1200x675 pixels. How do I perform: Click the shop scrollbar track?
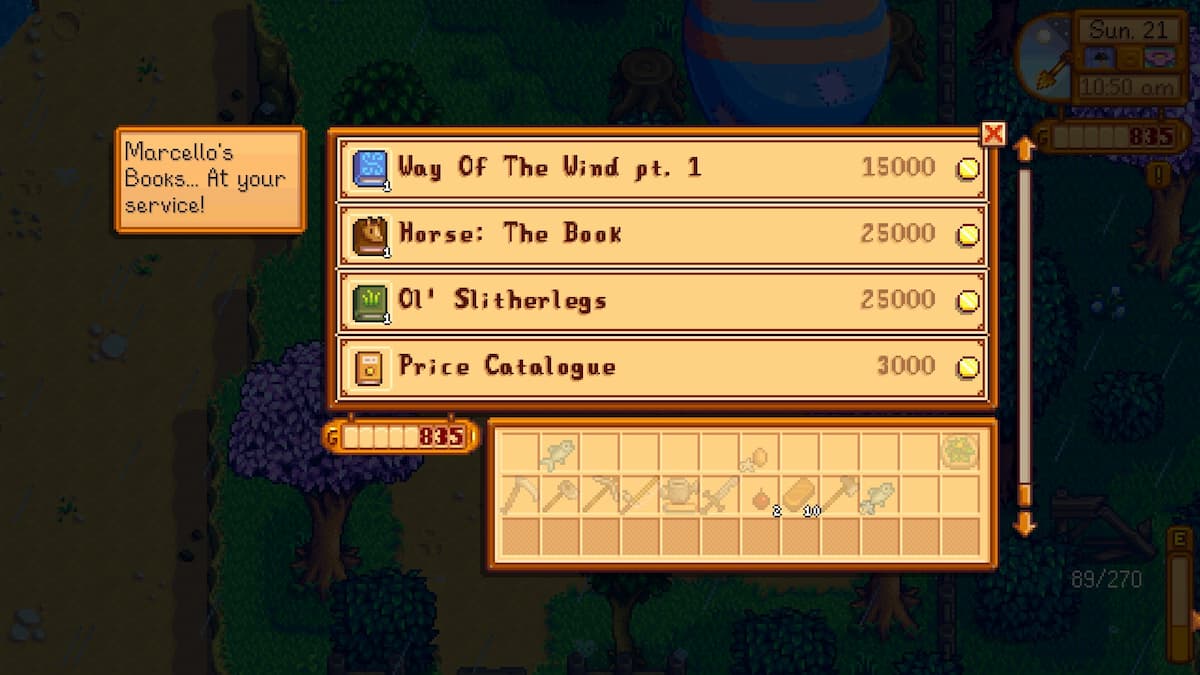[x=1023, y=330]
